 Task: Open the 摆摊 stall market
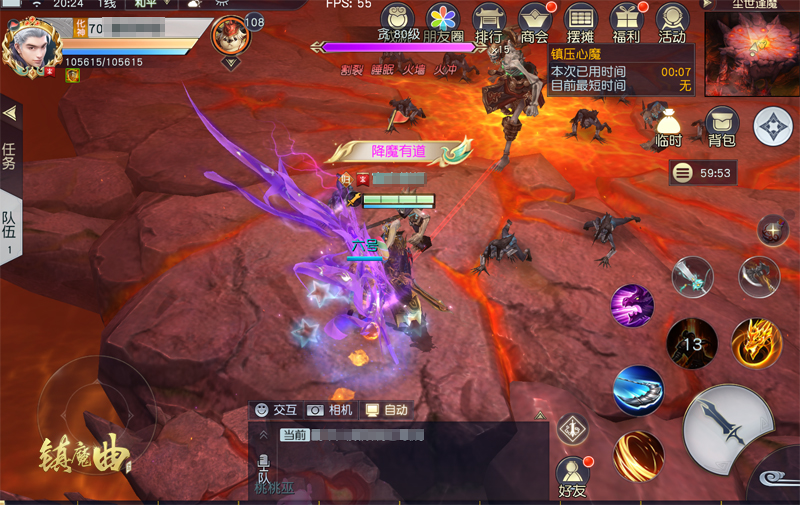coord(581,23)
